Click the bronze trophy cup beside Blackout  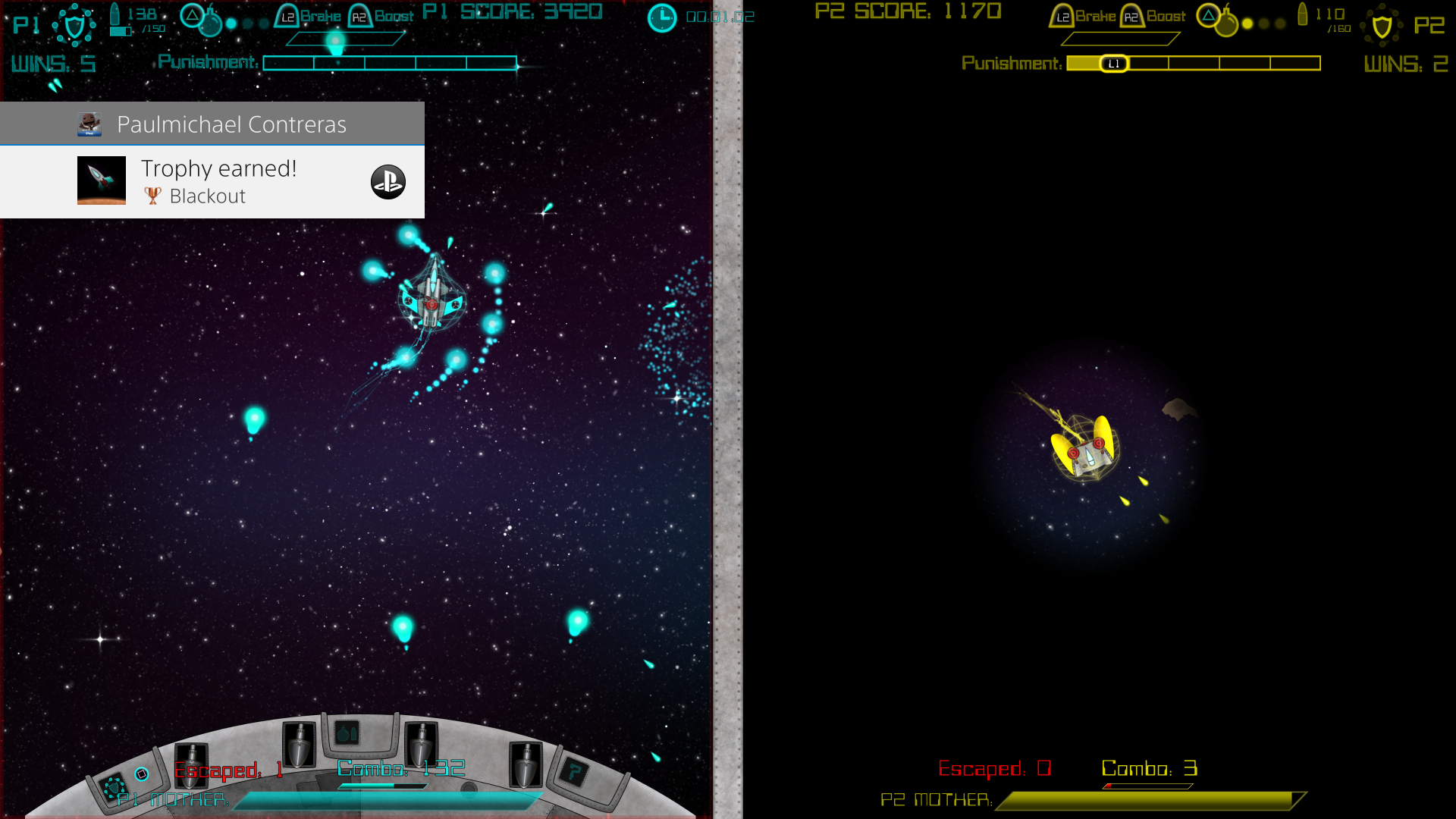coord(152,196)
